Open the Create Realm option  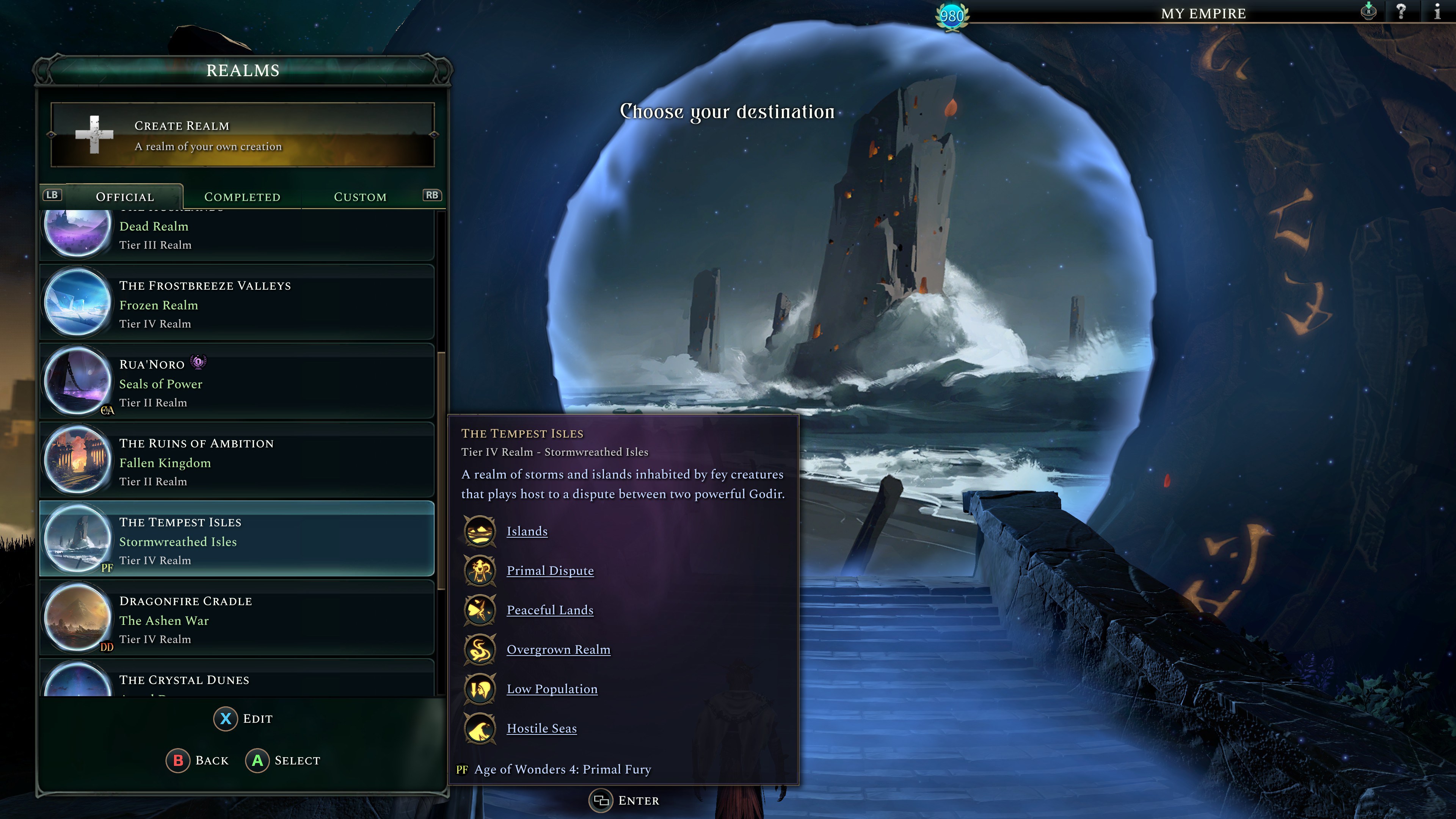point(243,135)
